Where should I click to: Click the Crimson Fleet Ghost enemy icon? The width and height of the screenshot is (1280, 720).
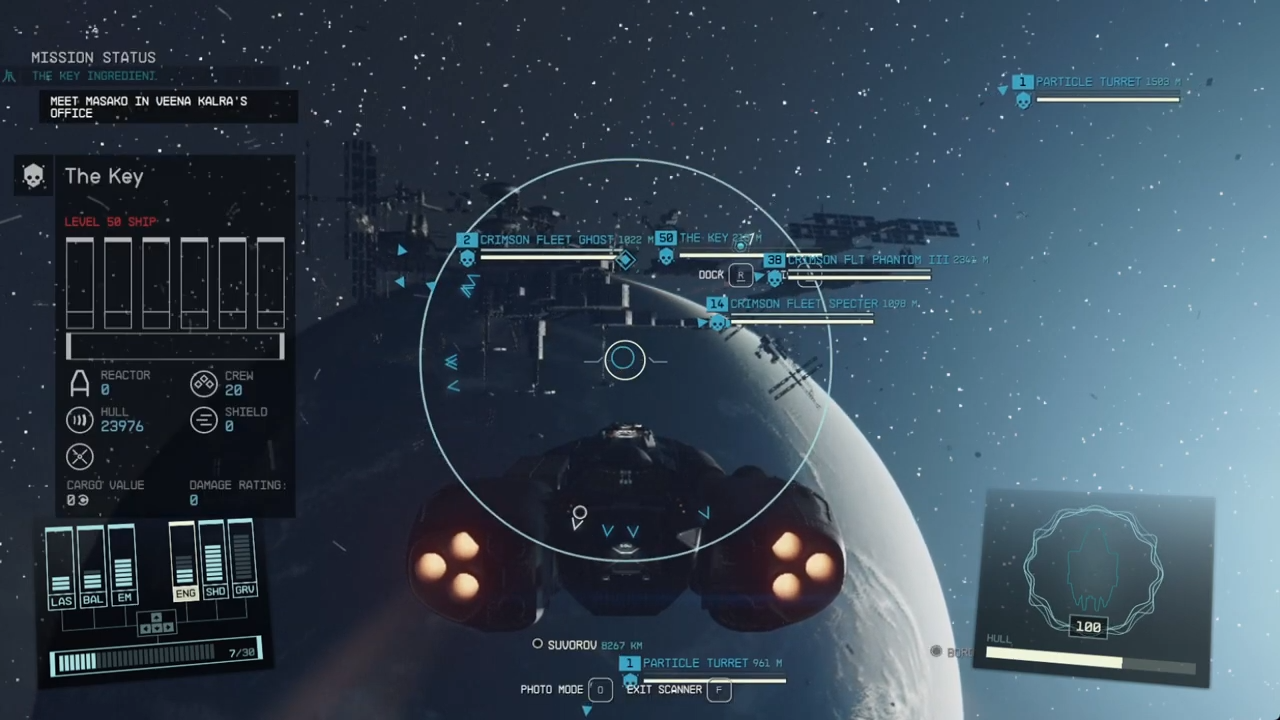466,258
